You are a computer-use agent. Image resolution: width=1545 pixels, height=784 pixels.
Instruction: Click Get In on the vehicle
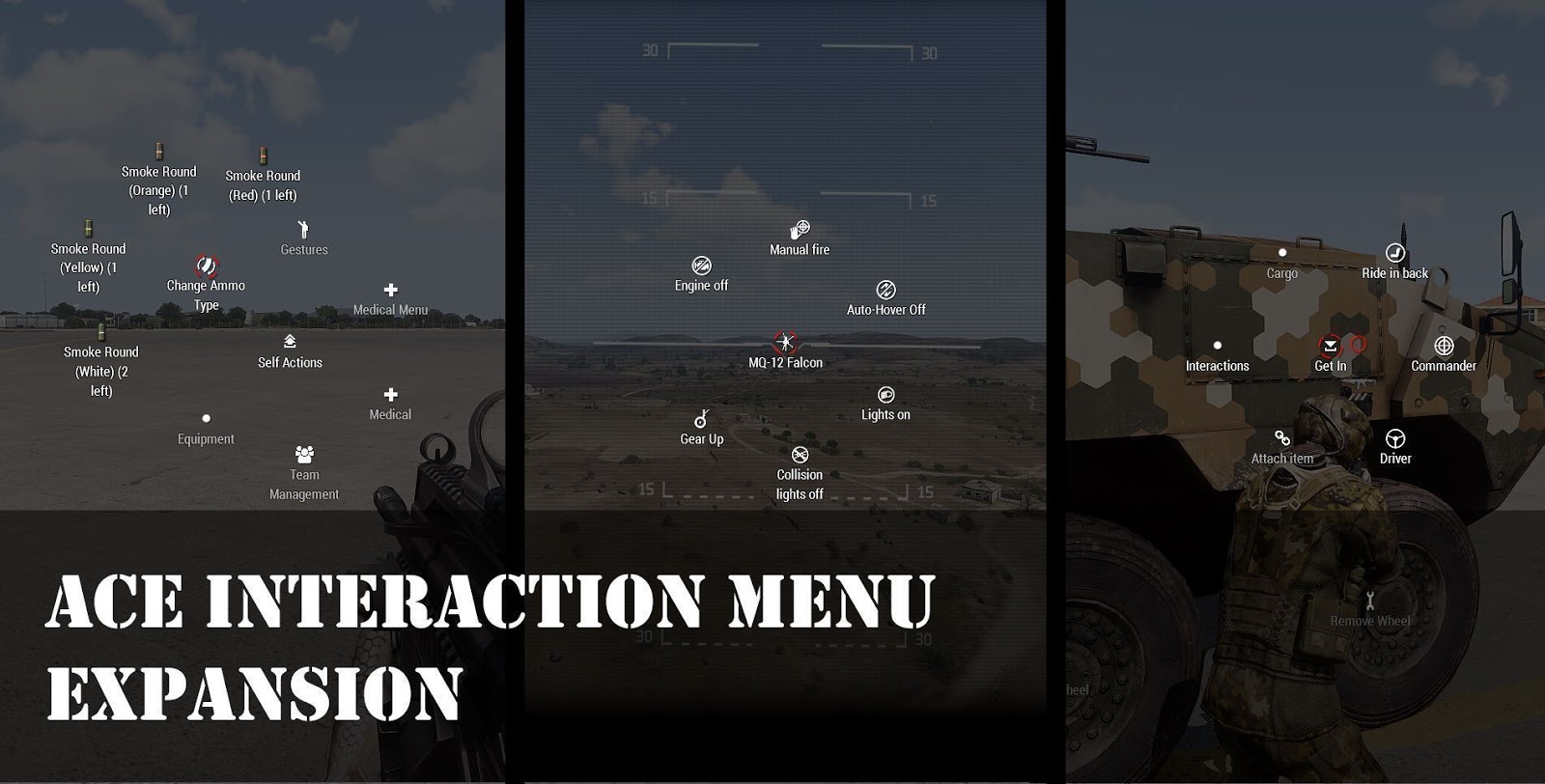[1331, 345]
